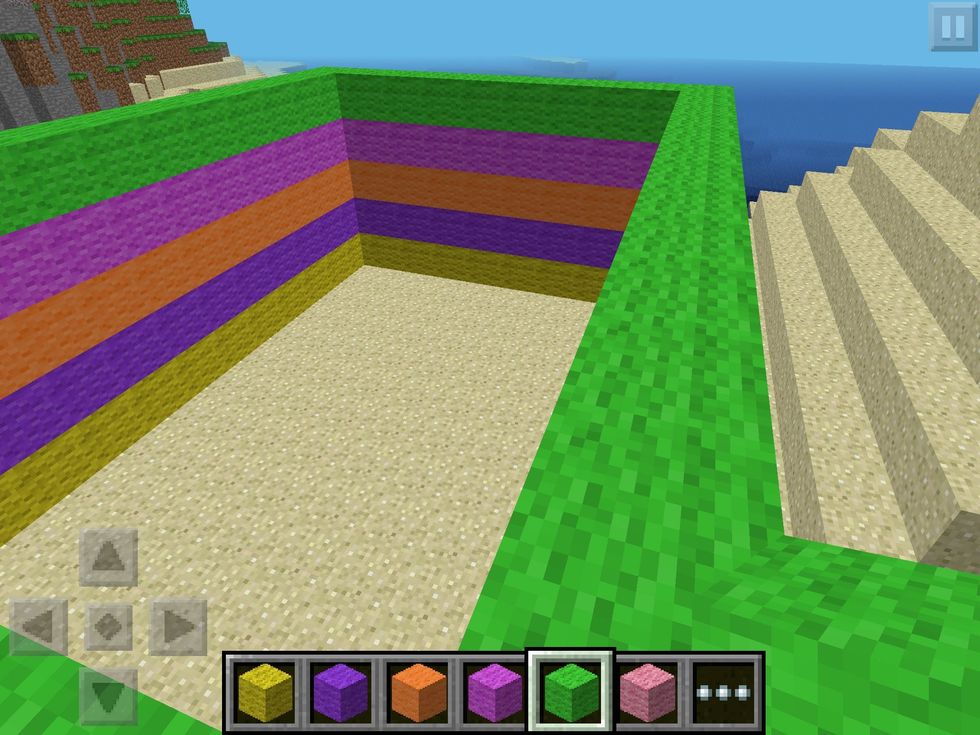Select the green wool hotbar slot
980x735 pixels.
pyautogui.click(x=570, y=692)
